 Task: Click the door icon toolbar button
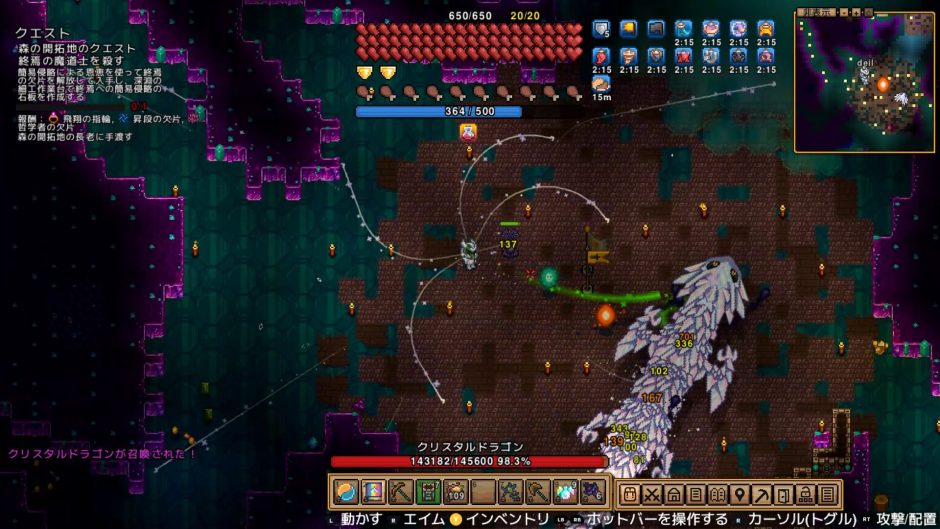(x=784, y=494)
